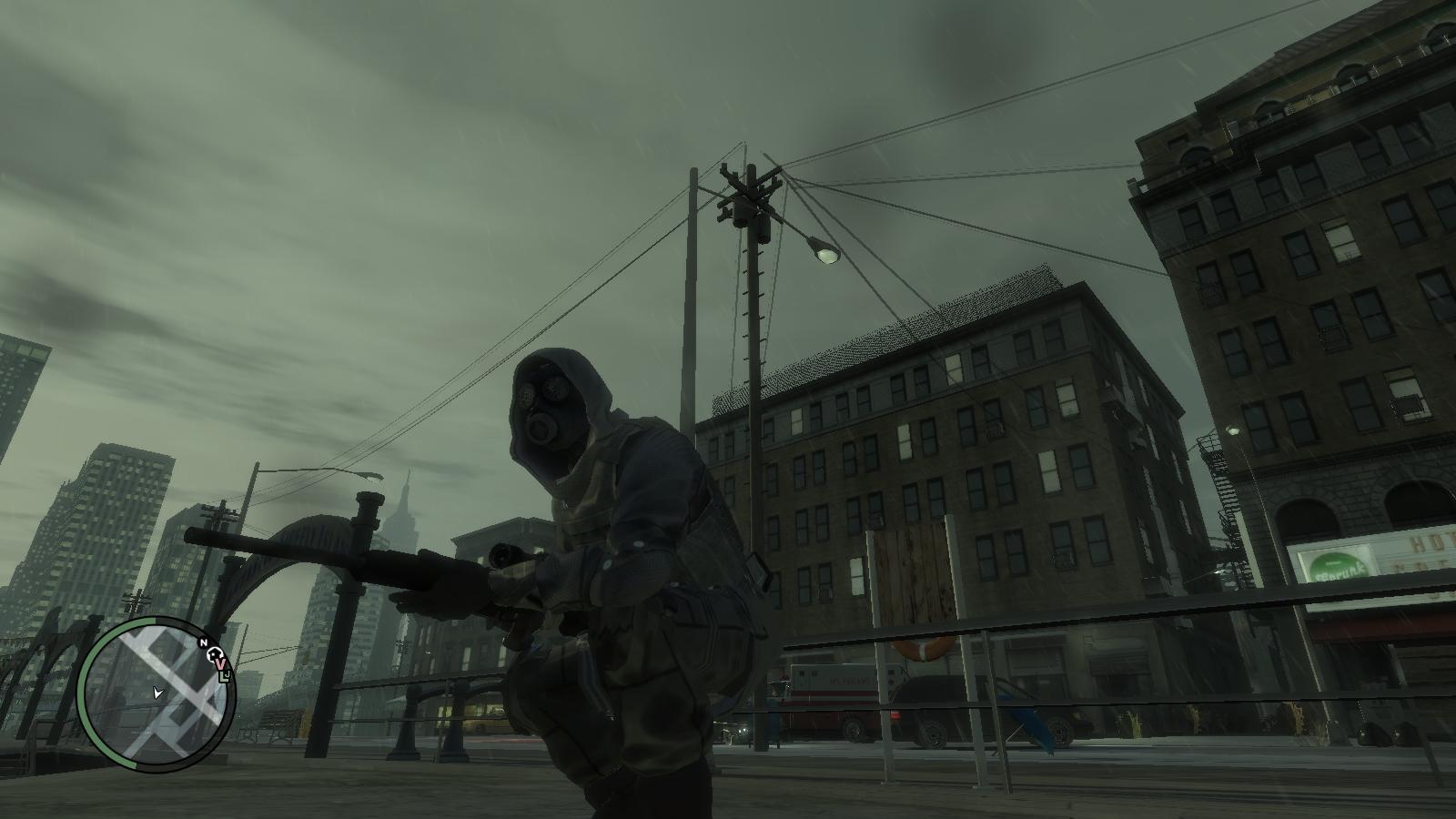Click the white player arrow on radar

click(x=158, y=693)
